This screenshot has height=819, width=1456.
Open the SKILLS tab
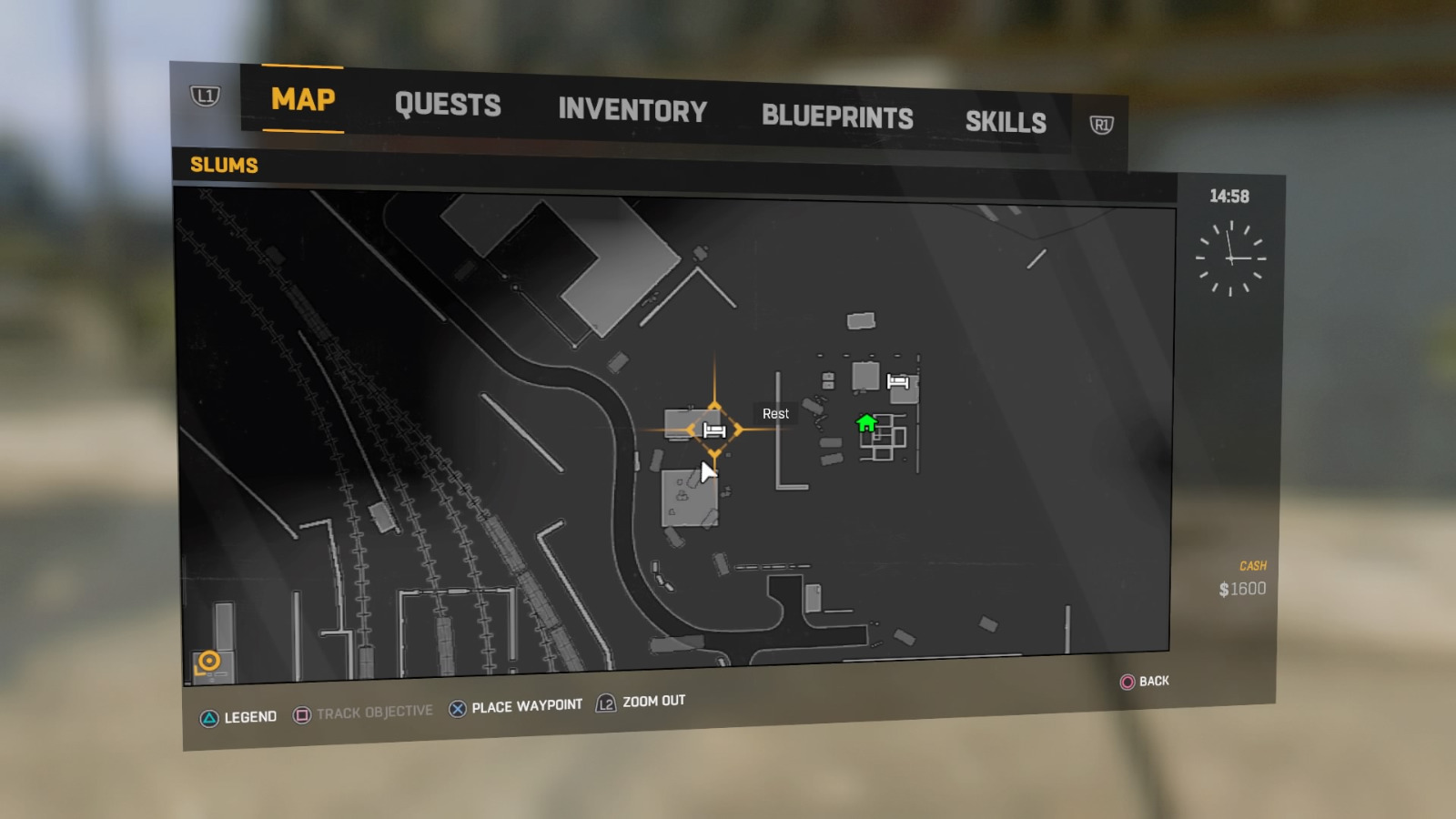coord(1007,121)
